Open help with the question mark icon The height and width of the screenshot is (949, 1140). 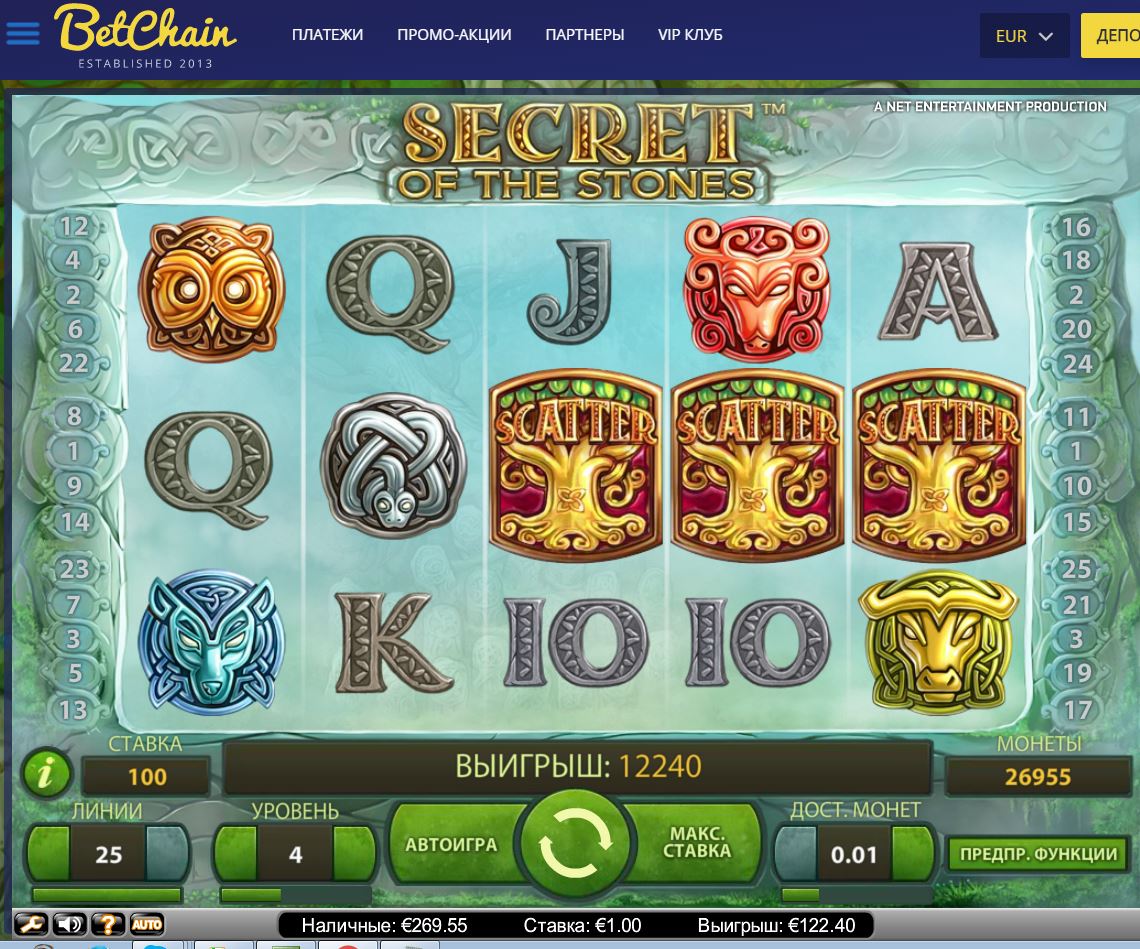coord(108,924)
